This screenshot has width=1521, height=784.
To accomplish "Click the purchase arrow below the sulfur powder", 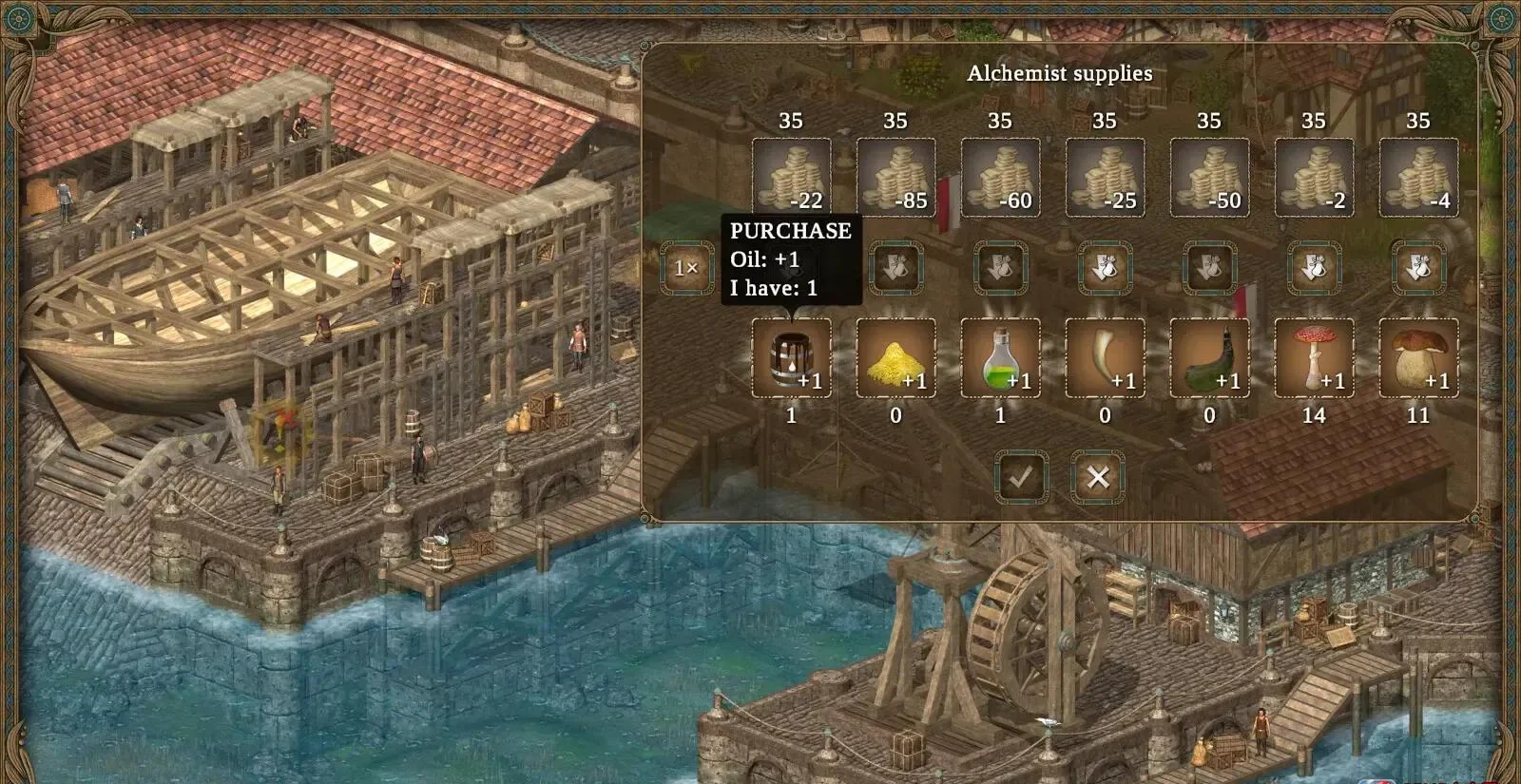I will pos(897,268).
